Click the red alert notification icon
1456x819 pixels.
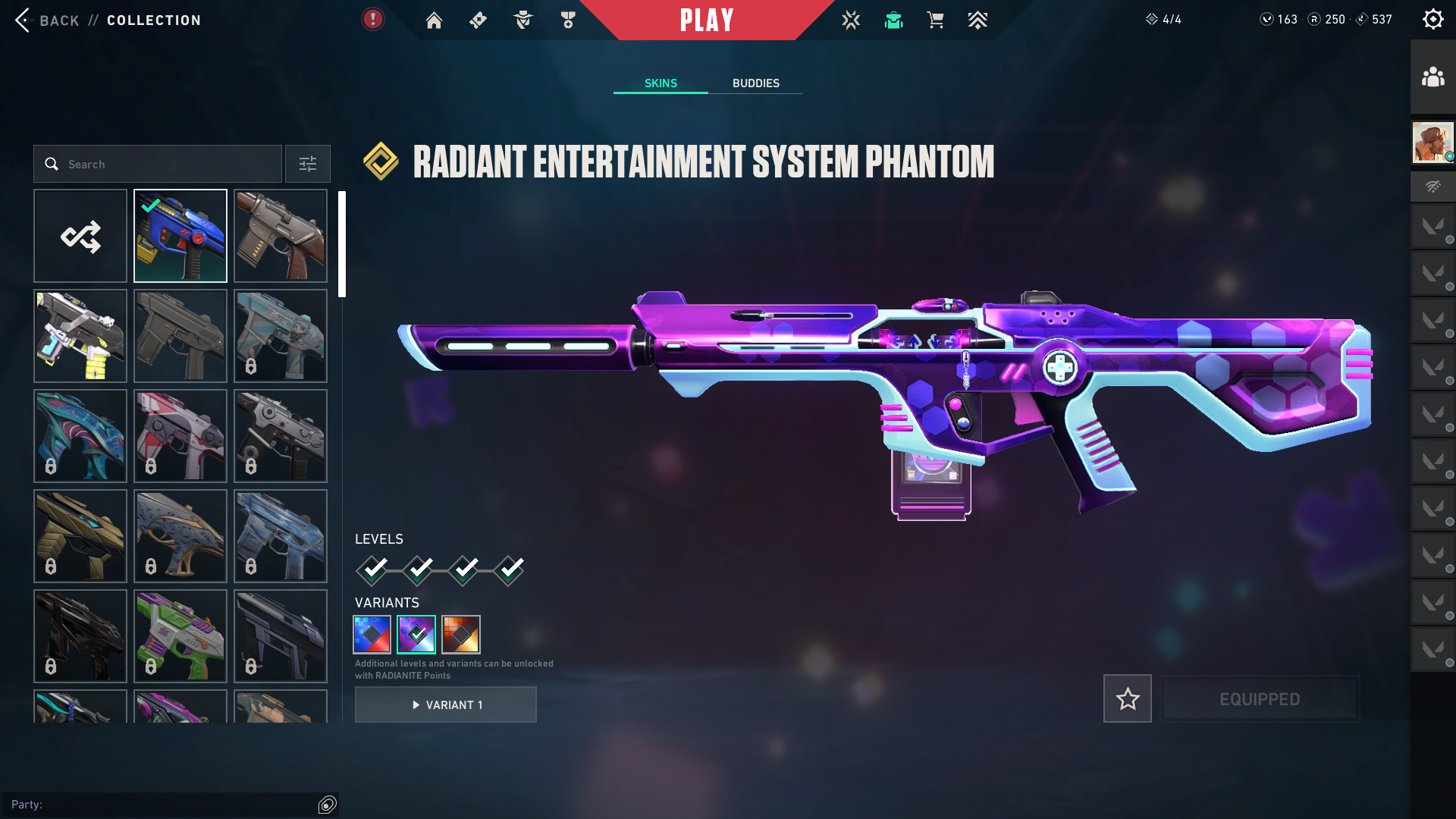pos(372,19)
